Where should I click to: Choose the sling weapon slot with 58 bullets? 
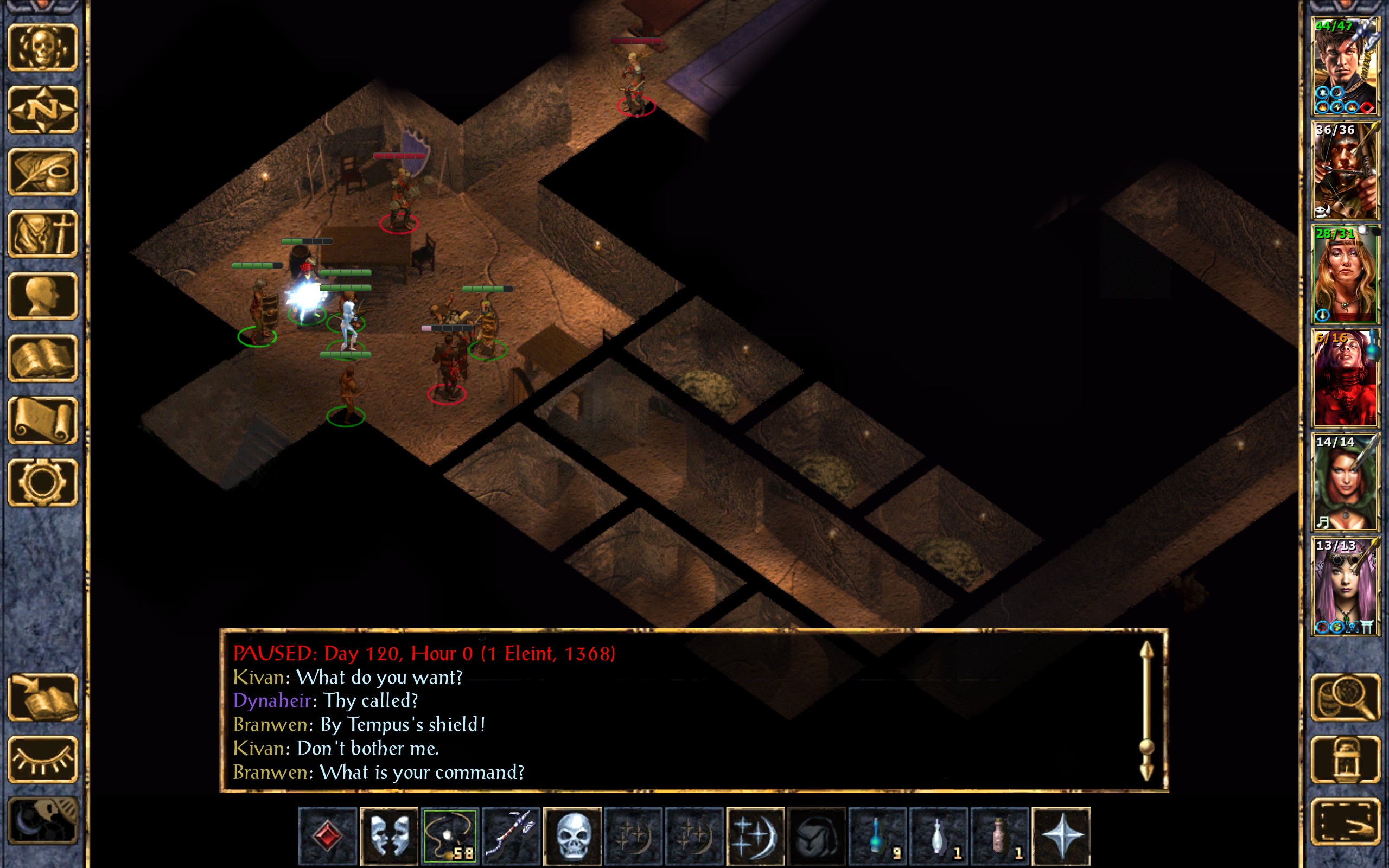pos(450,836)
